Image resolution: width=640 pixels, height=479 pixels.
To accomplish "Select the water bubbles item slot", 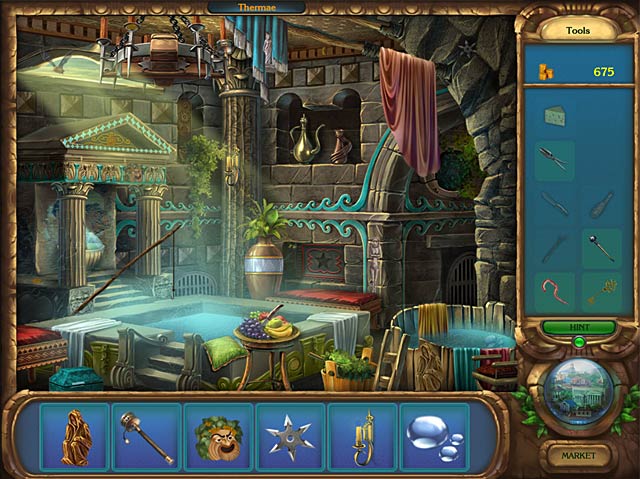I will [x=434, y=437].
